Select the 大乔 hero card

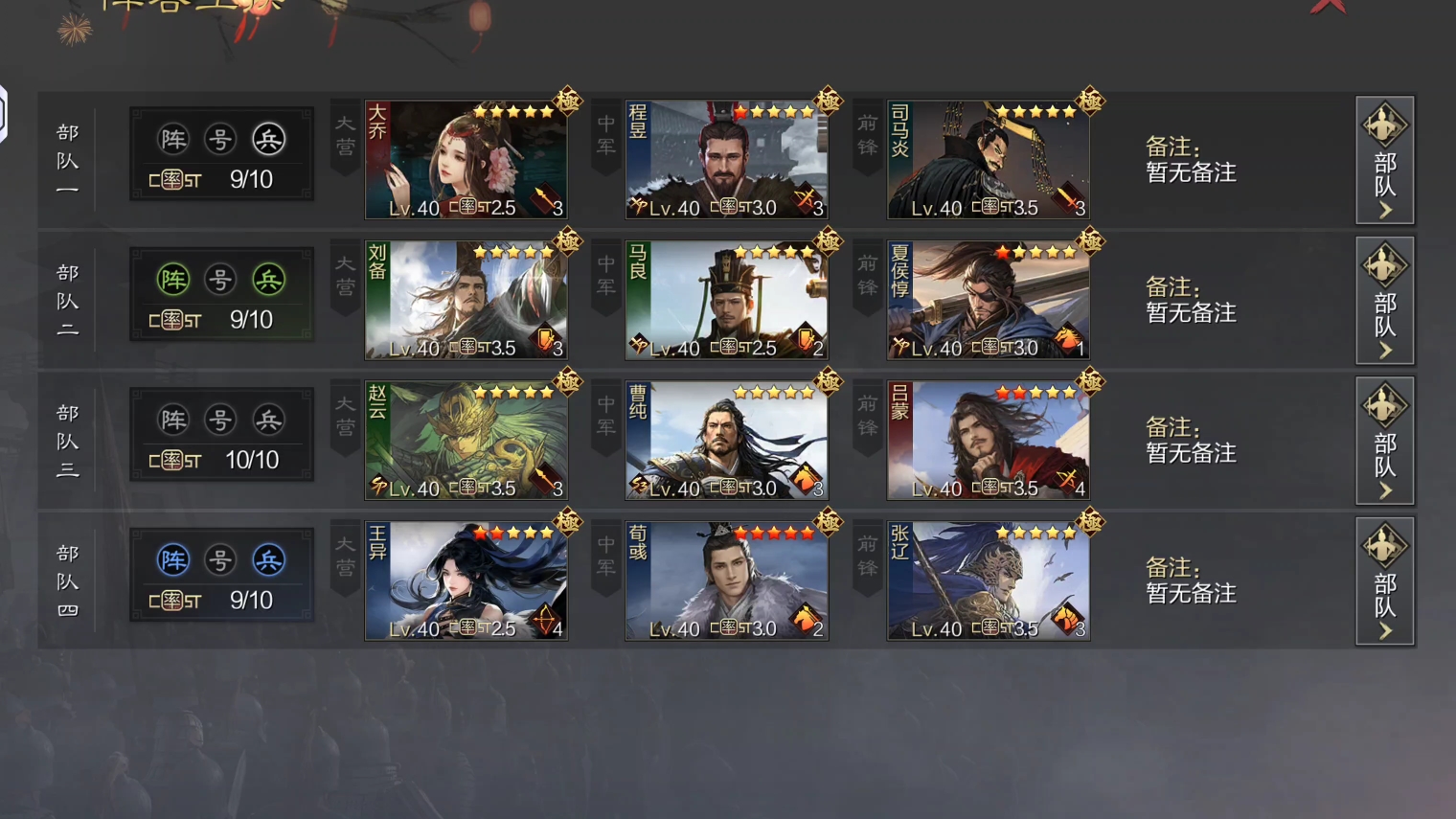point(466,160)
